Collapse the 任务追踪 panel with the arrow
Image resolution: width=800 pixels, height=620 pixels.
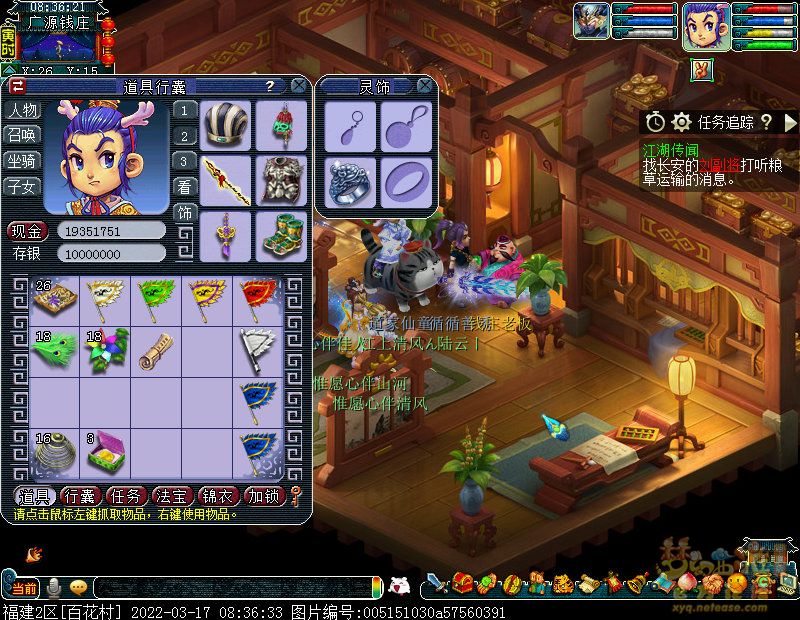click(791, 122)
